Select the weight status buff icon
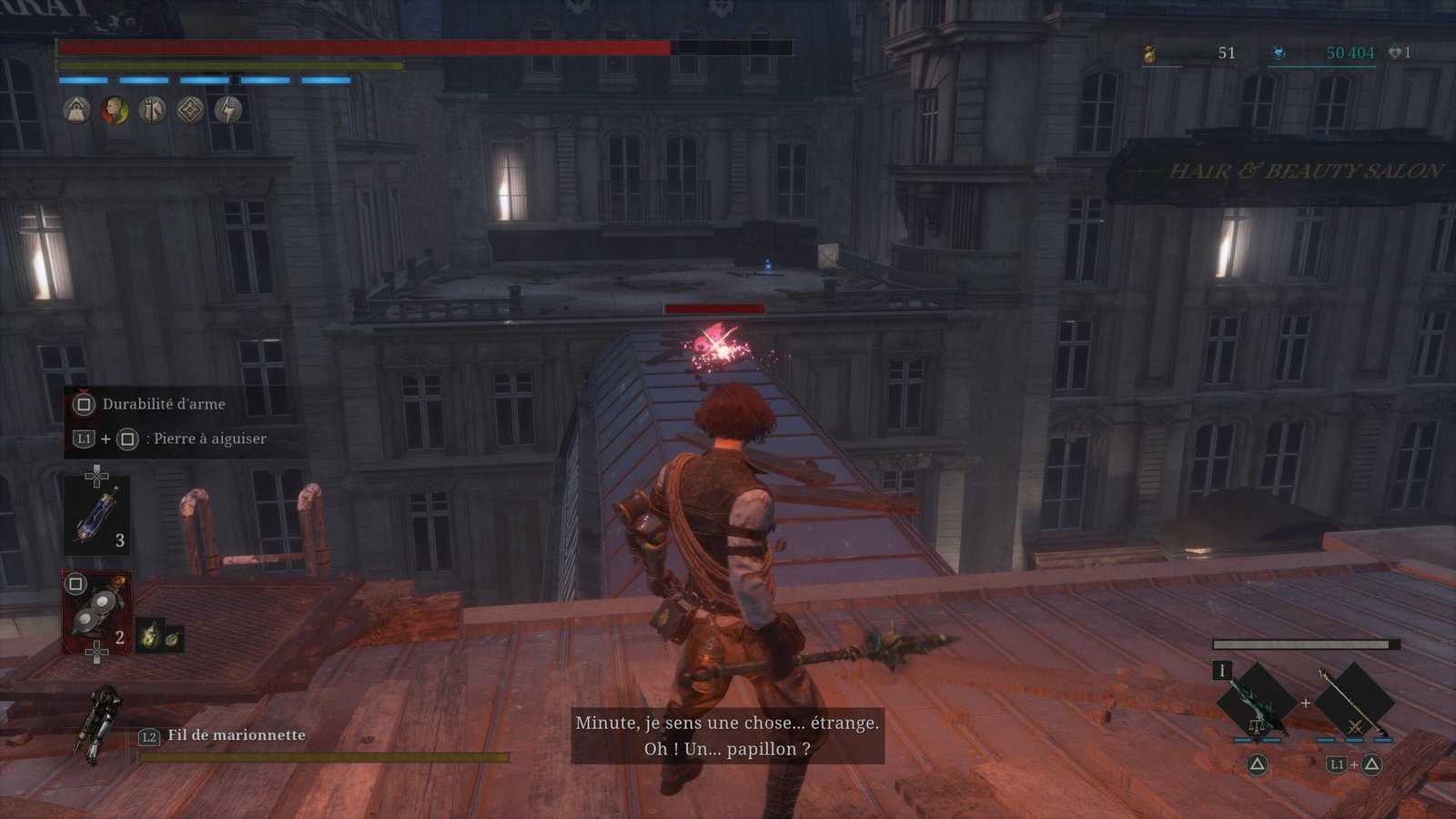The height and width of the screenshot is (819, 1456). [x=76, y=110]
